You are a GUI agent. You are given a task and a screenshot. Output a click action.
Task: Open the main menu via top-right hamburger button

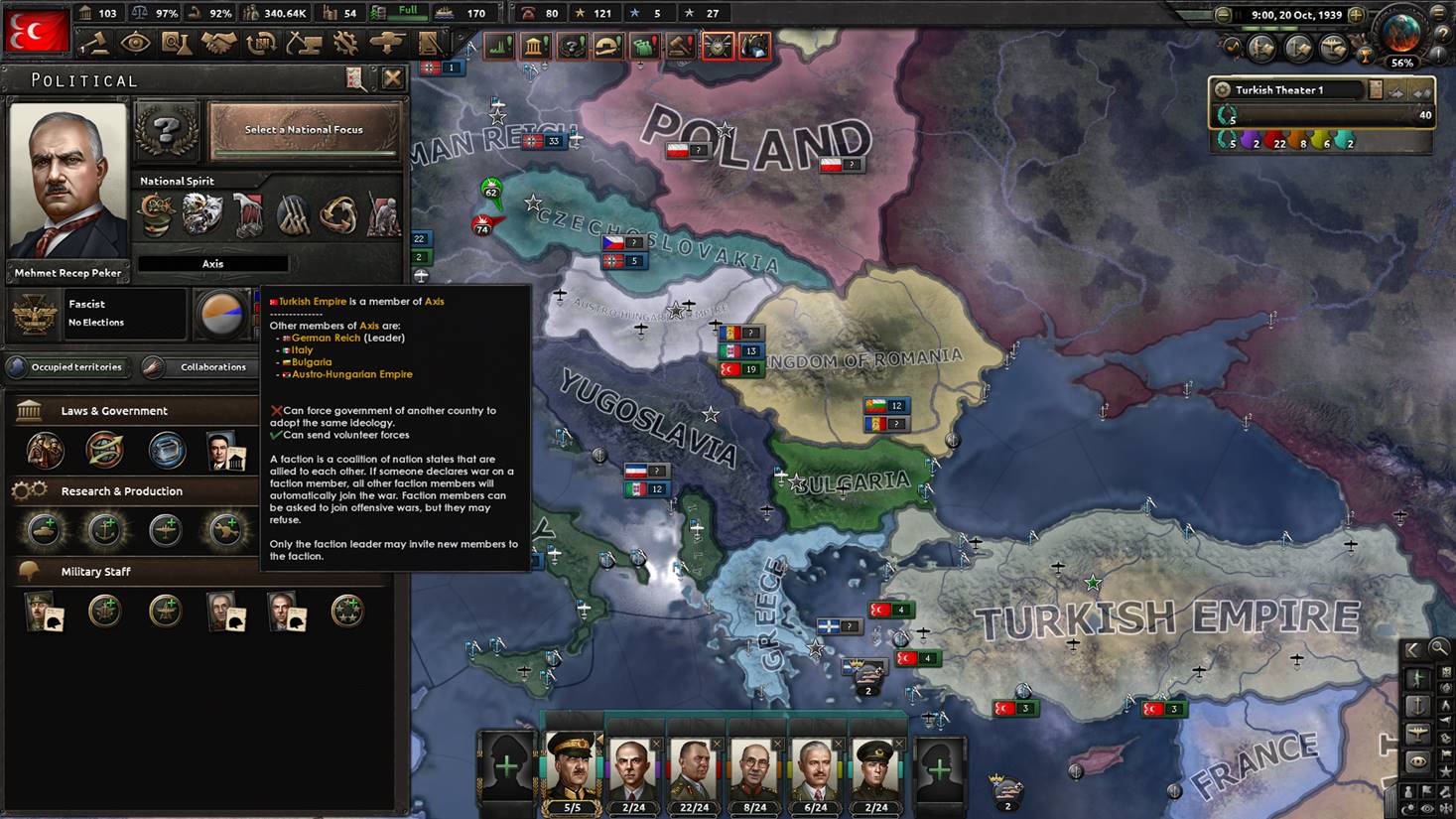click(x=1438, y=14)
